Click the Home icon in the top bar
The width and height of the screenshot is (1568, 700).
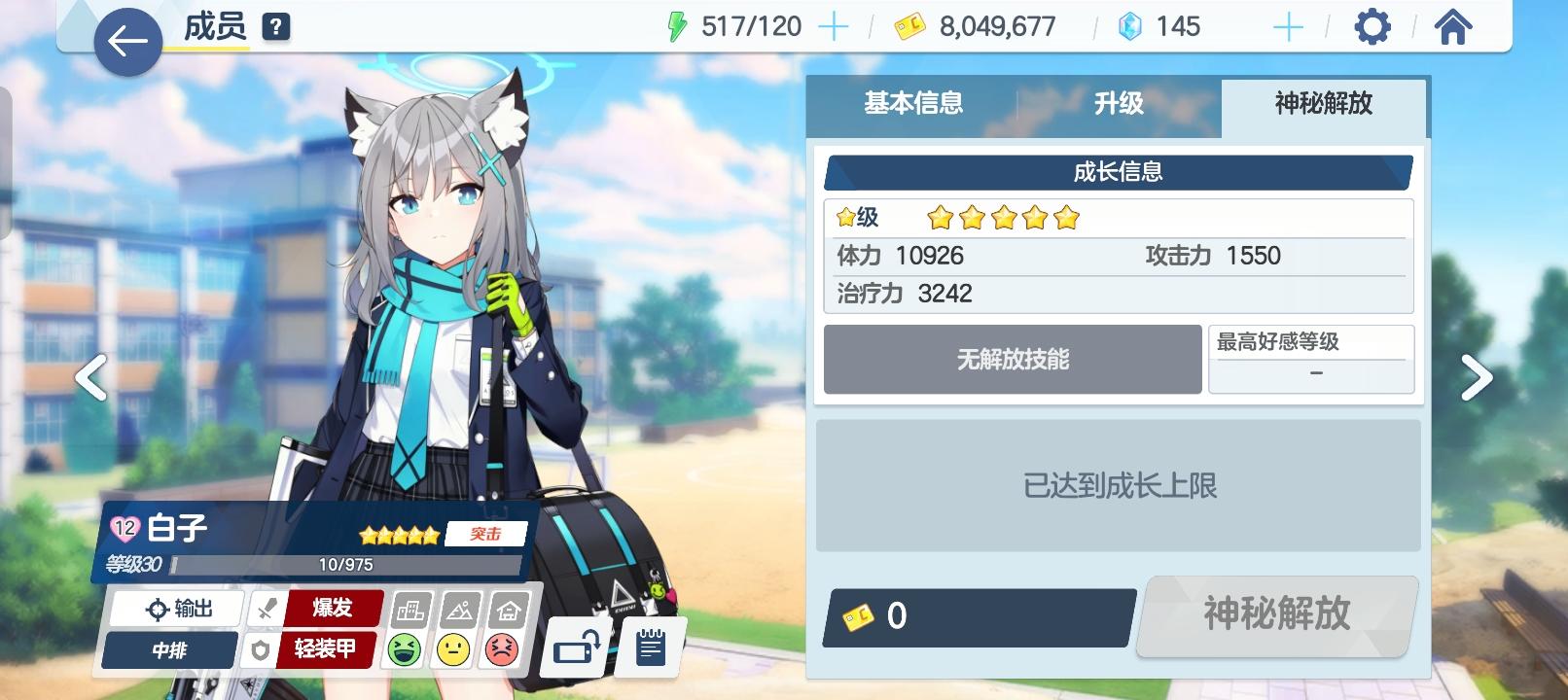pyautogui.click(x=1453, y=25)
